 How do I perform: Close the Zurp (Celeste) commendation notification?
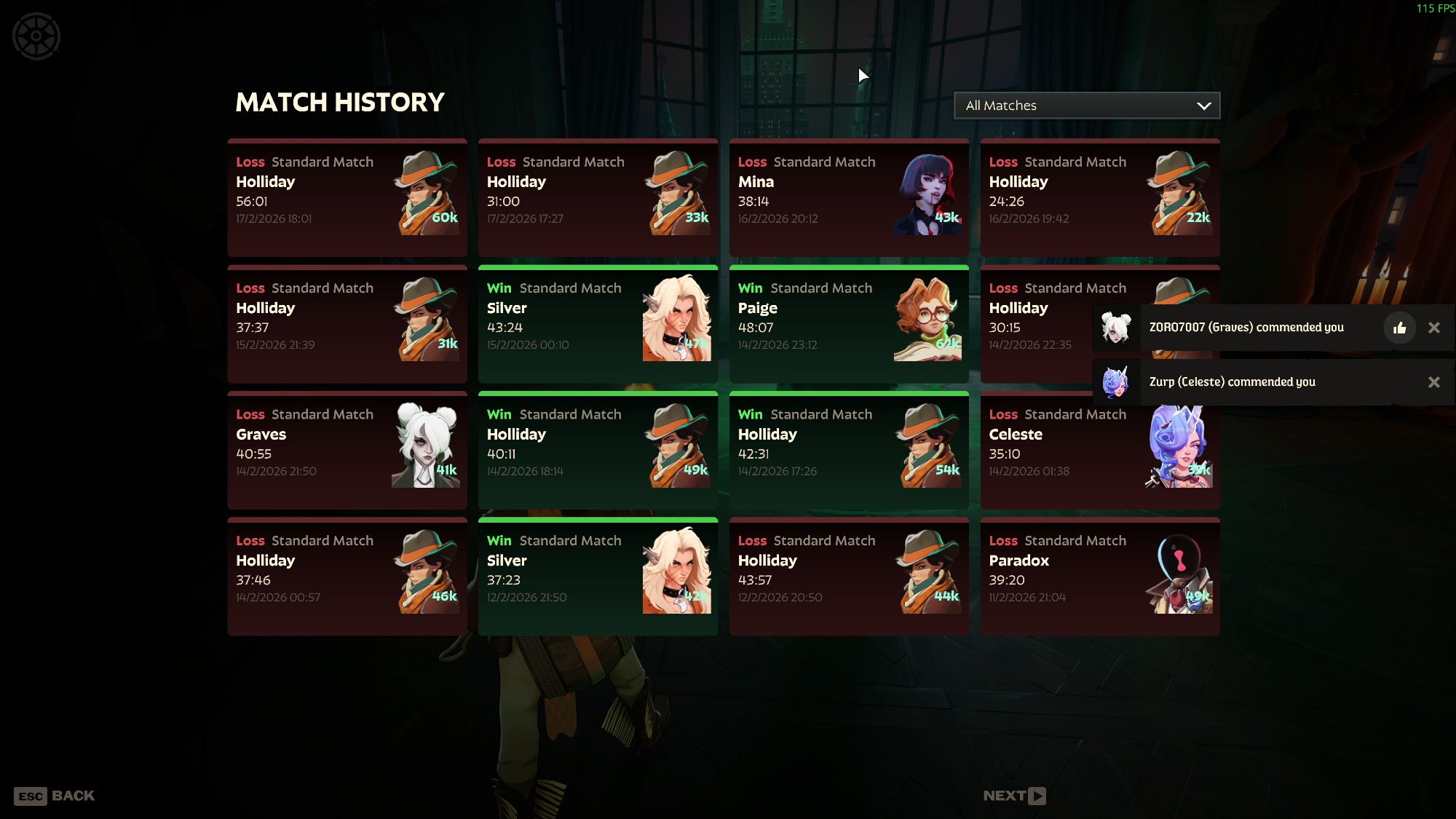(1434, 382)
